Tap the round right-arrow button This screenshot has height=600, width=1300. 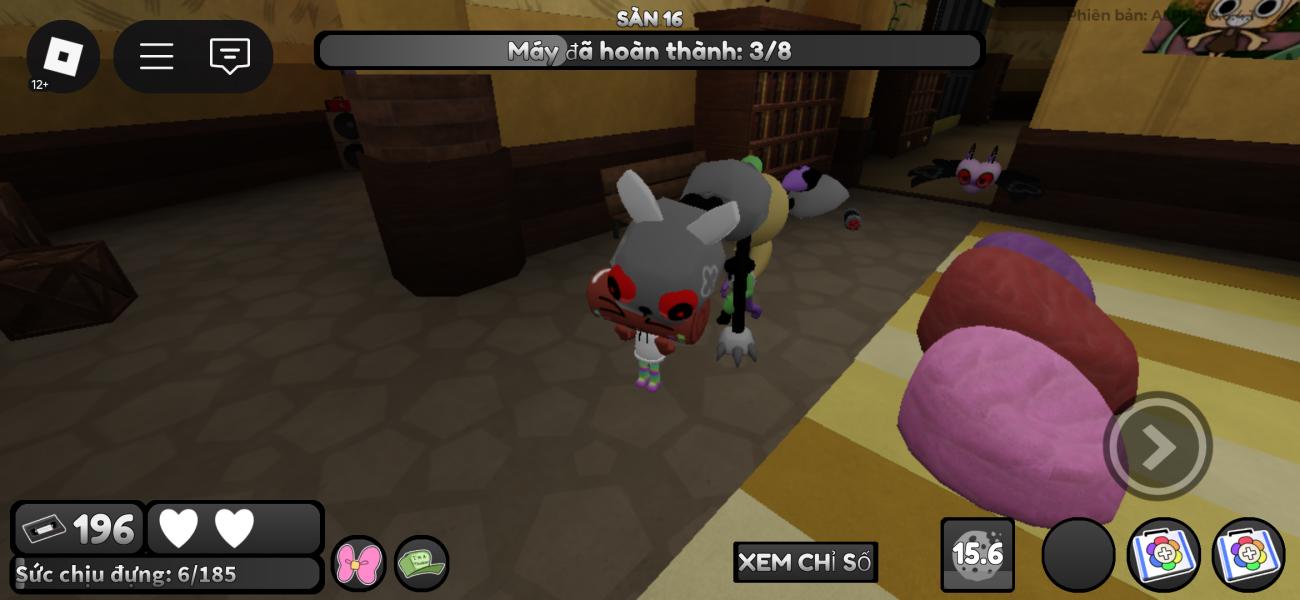click(x=1157, y=447)
